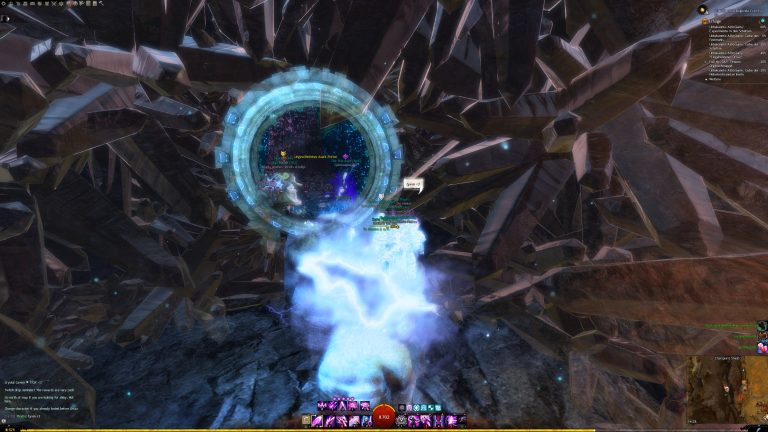
Task: Expand the "Weitere" objectives entry
Action: (x=714, y=79)
